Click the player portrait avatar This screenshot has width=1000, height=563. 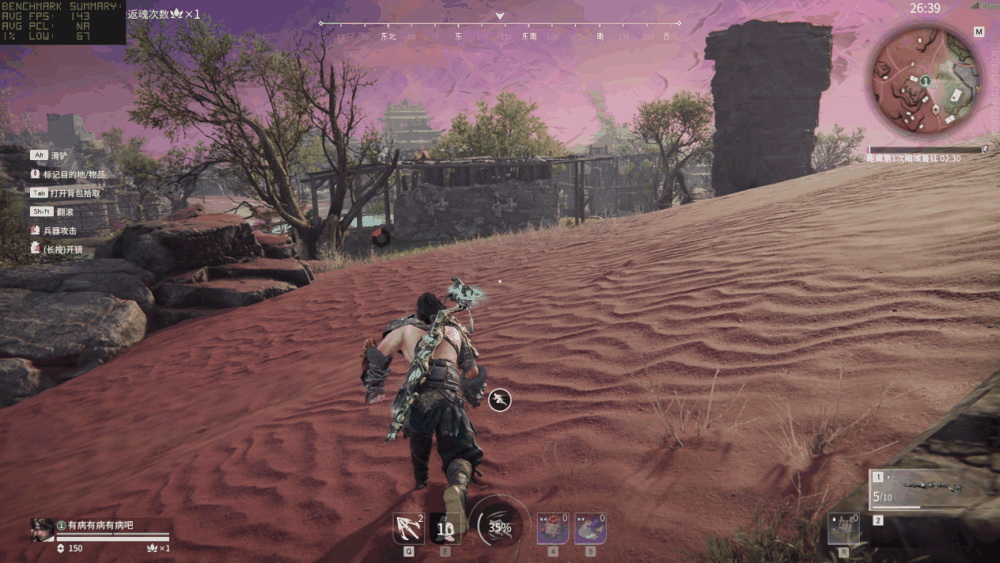42,528
